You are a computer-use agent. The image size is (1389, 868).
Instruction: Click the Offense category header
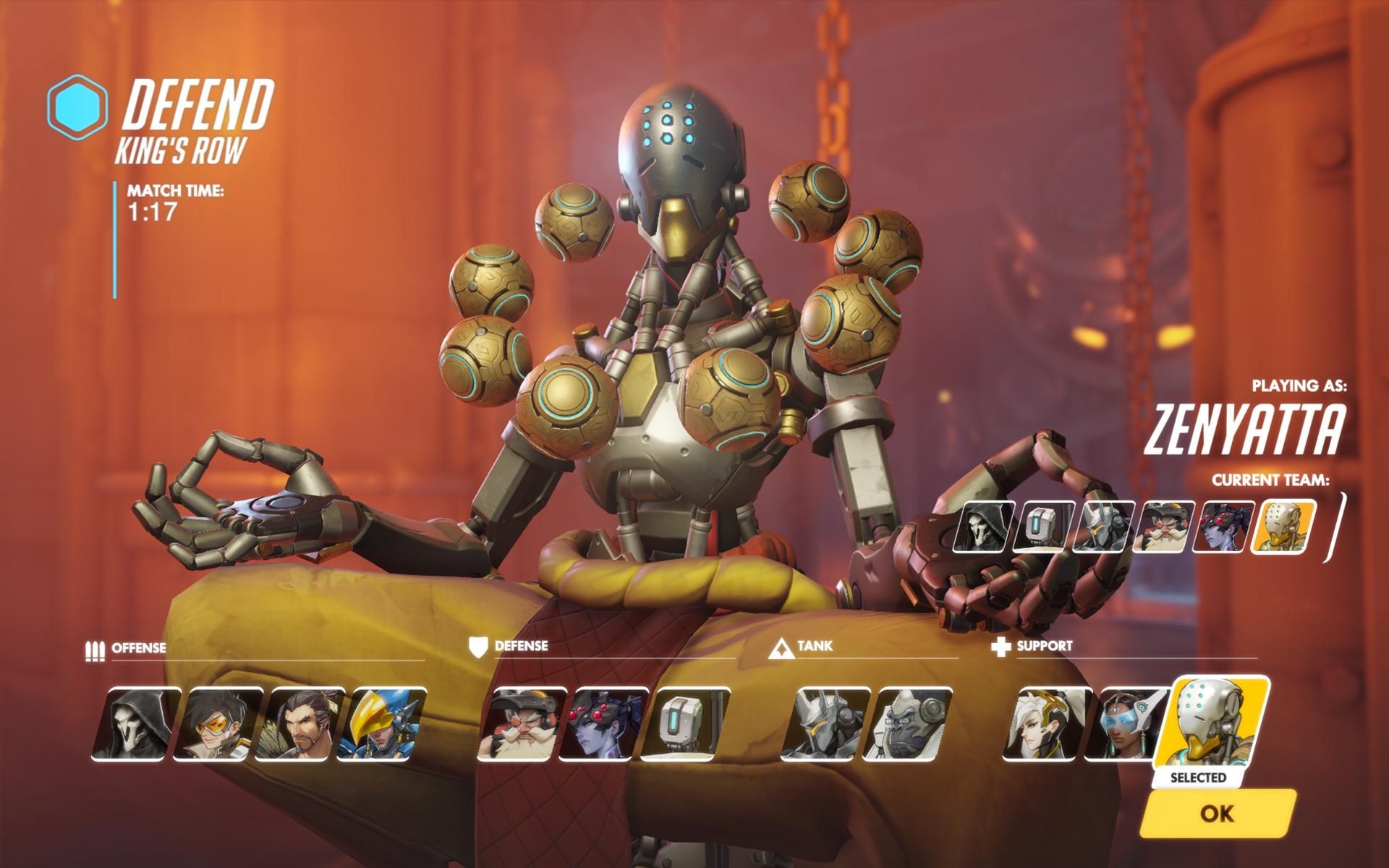(x=139, y=649)
